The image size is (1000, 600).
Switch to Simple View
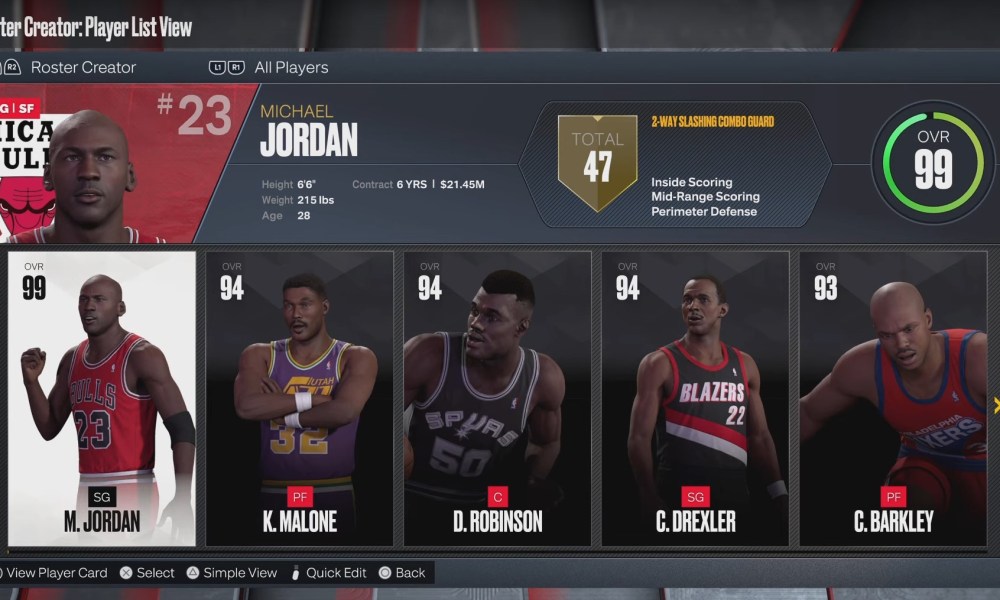pos(240,573)
